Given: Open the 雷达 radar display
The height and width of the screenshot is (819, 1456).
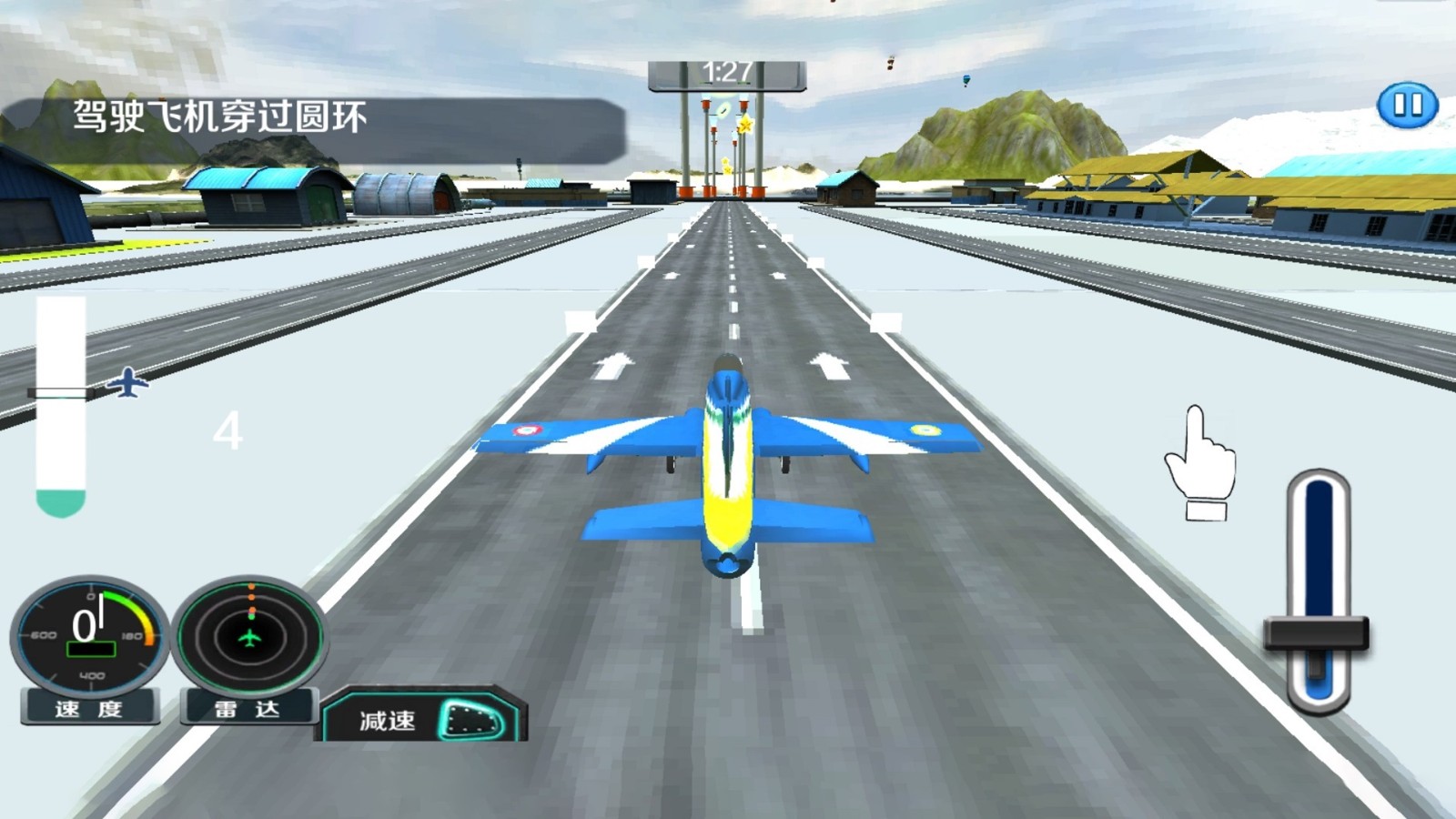Looking at the screenshot, I should [249, 635].
